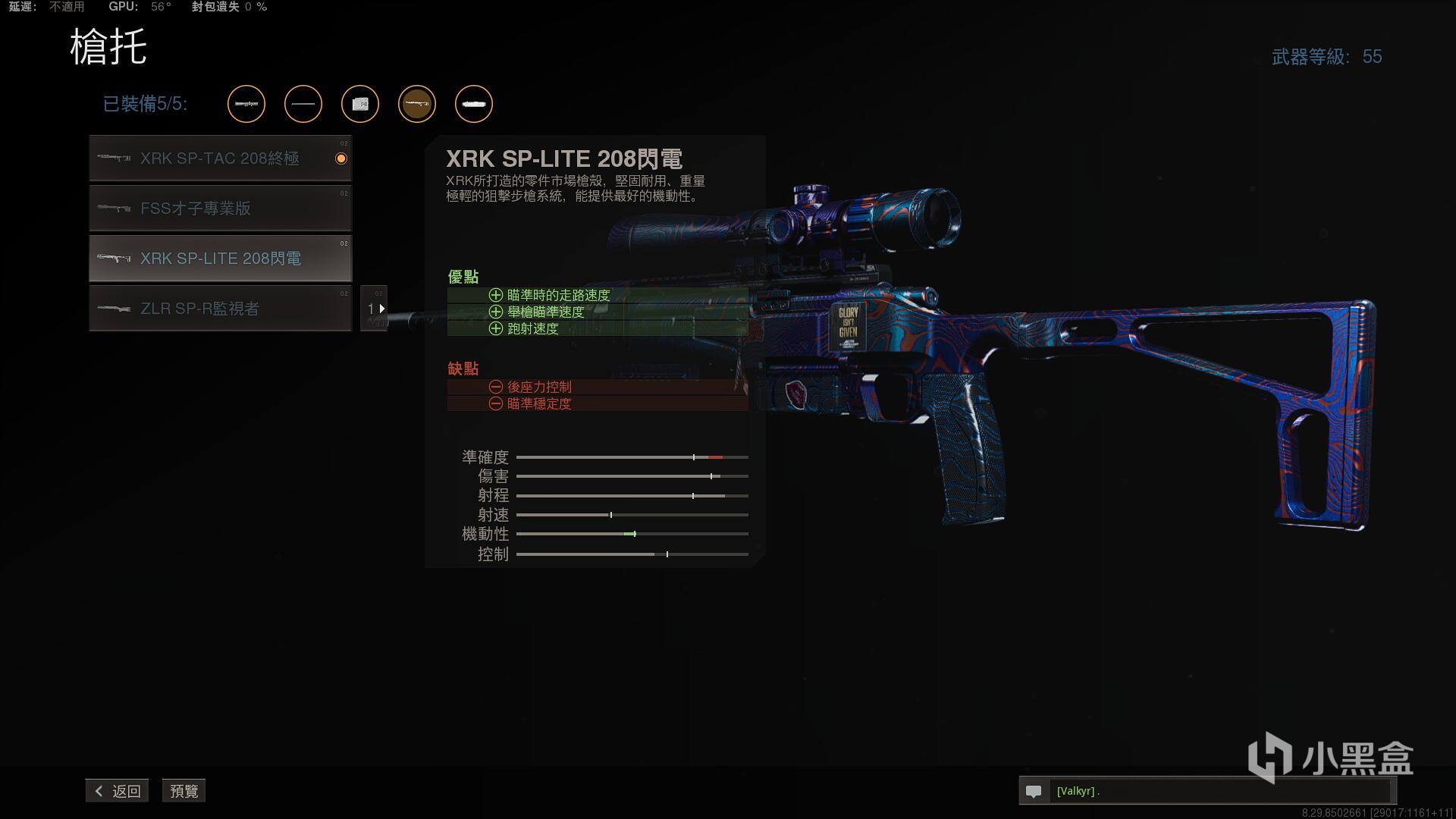Viewport: 1456px width, 819px height.
Task: Select the highlighted brown stock attachment circle
Action: coord(417,104)
